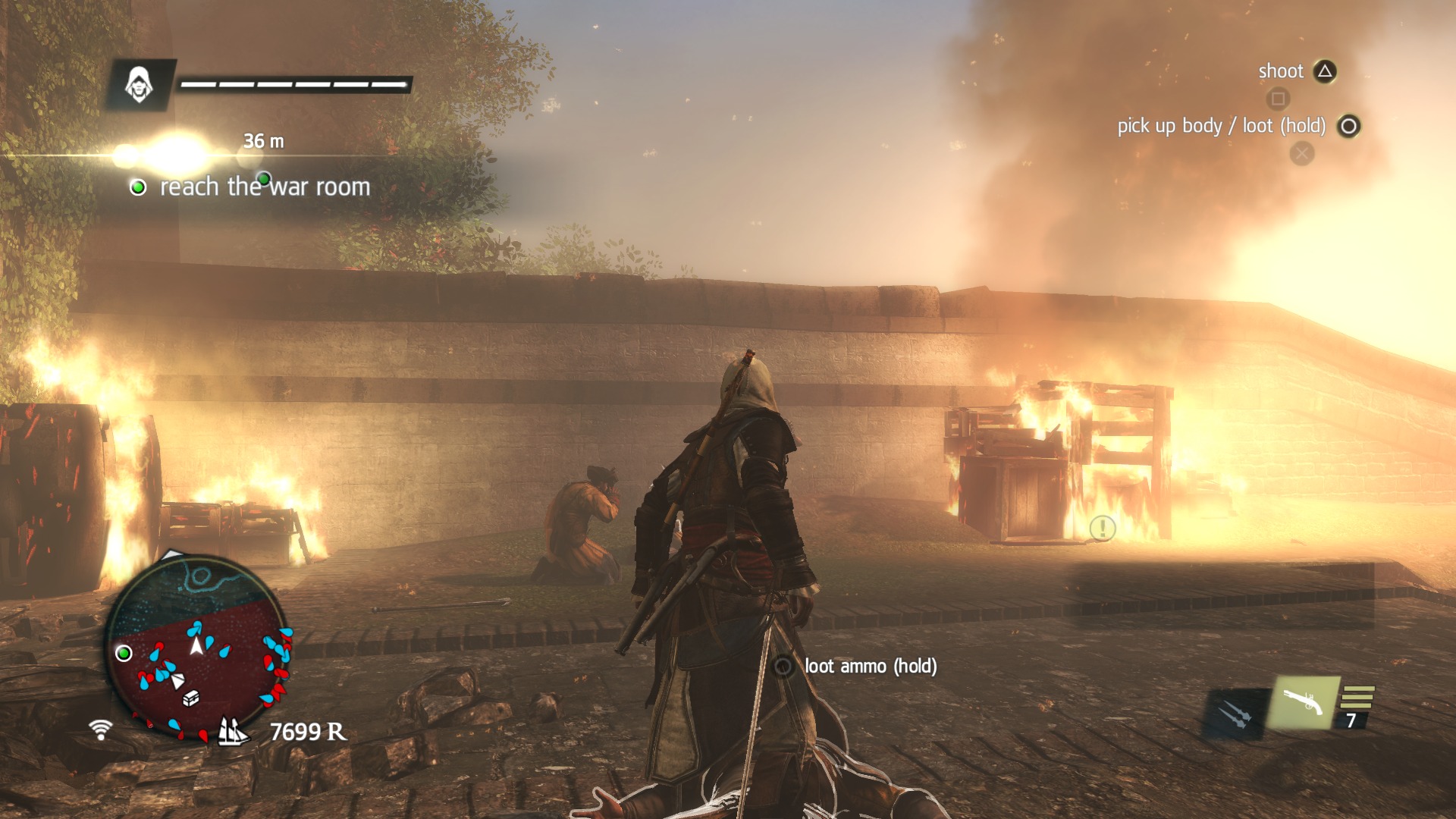Viewport: 1456px width, 819px height.
Task: Click the wireless signal icon
Action: click(x=100, y=730)
